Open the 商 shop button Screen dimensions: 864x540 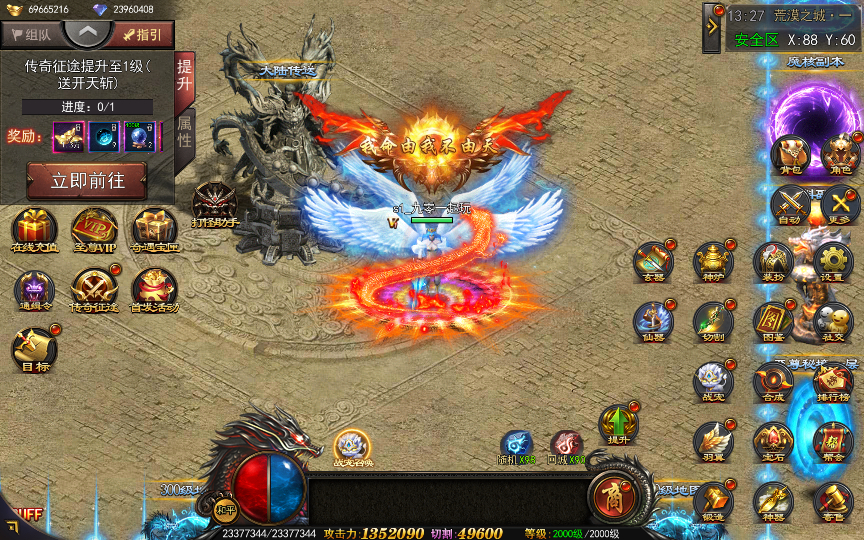[610, 493]
